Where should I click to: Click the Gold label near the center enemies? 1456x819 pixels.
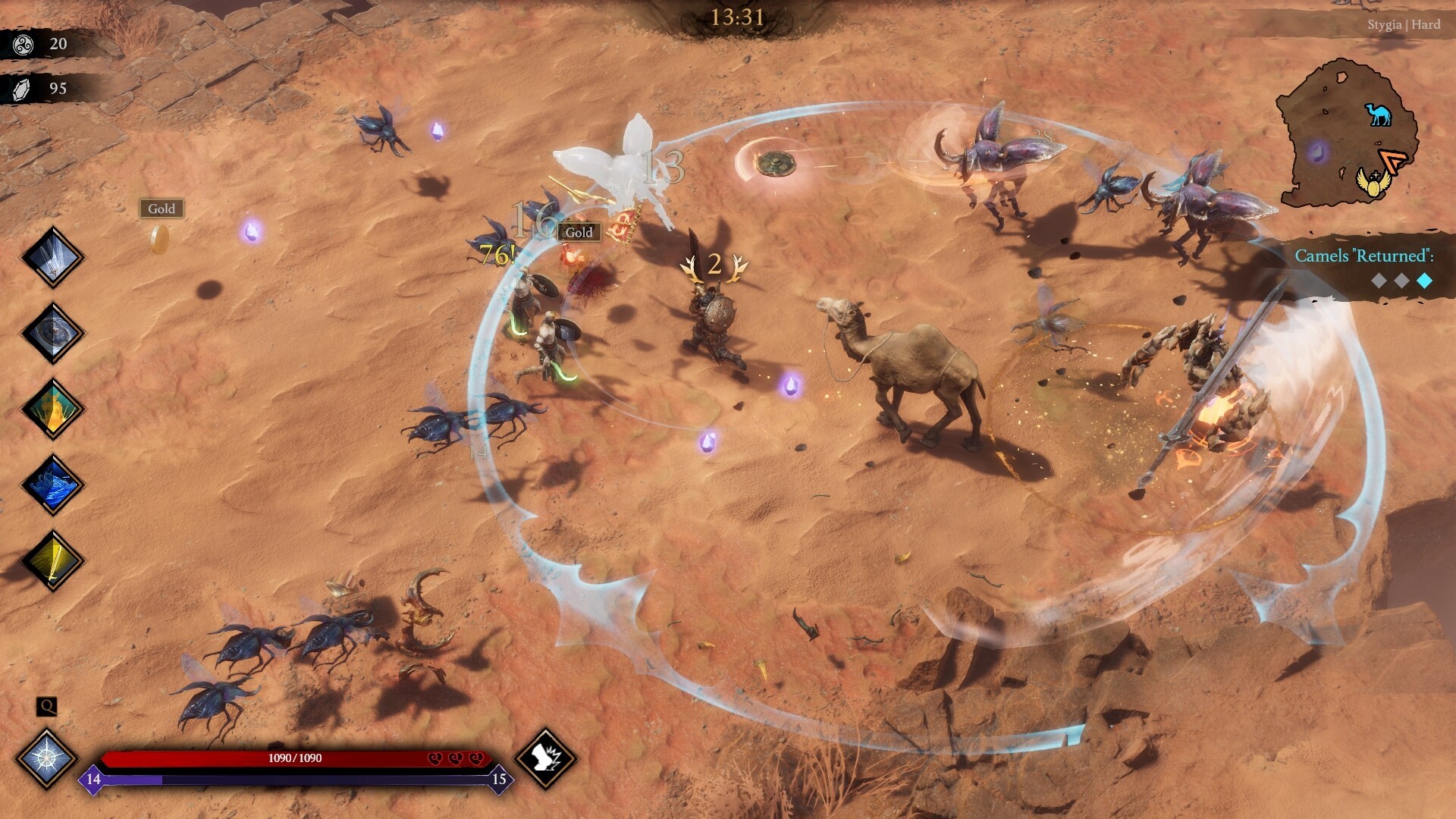pyautogui.click(x=579, y=233)
